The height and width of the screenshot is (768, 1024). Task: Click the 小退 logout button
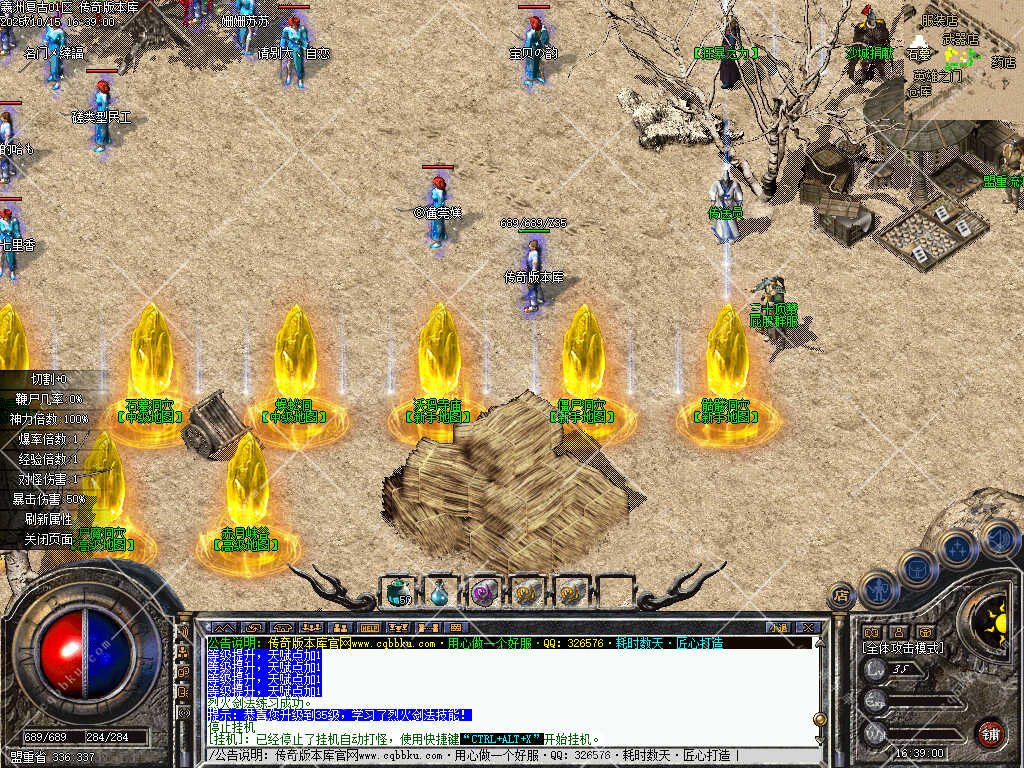click(778, 627)
